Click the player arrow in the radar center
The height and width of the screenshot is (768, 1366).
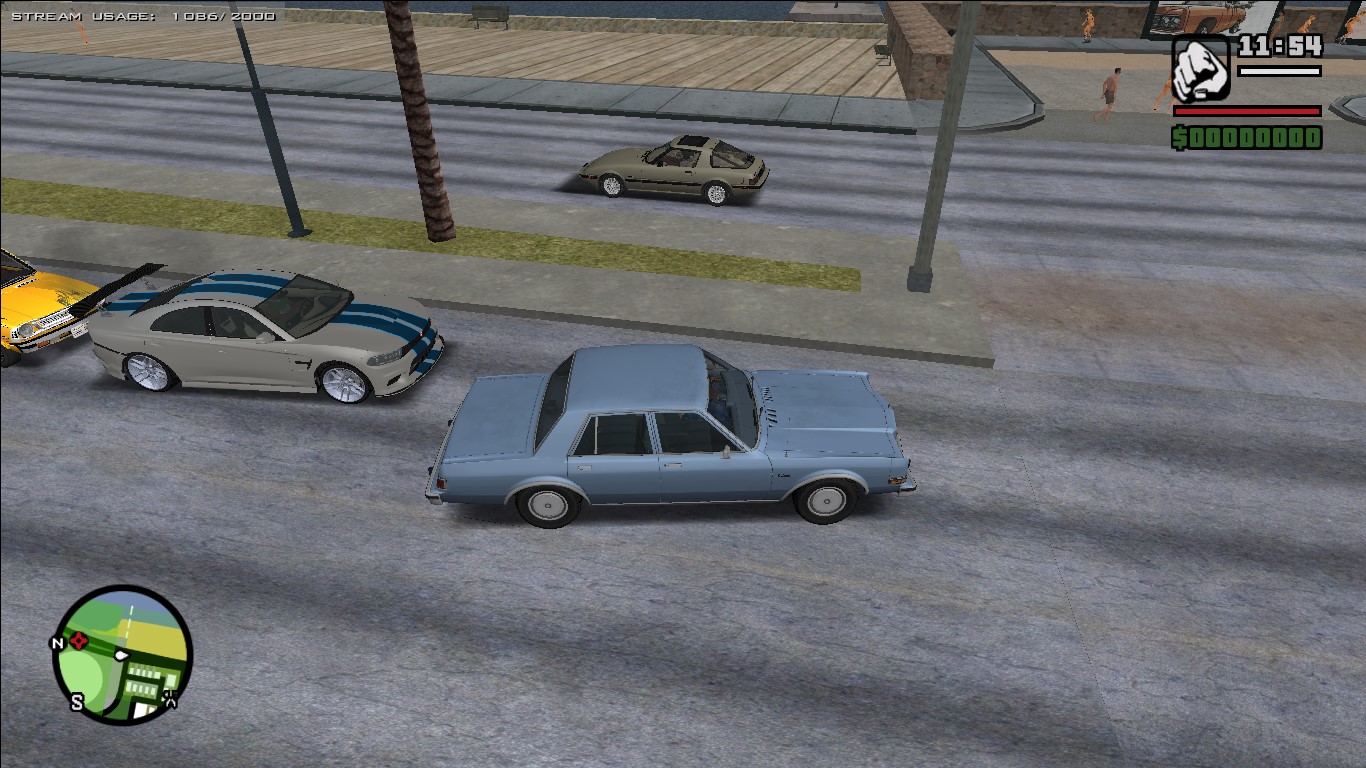coord(120,655)
